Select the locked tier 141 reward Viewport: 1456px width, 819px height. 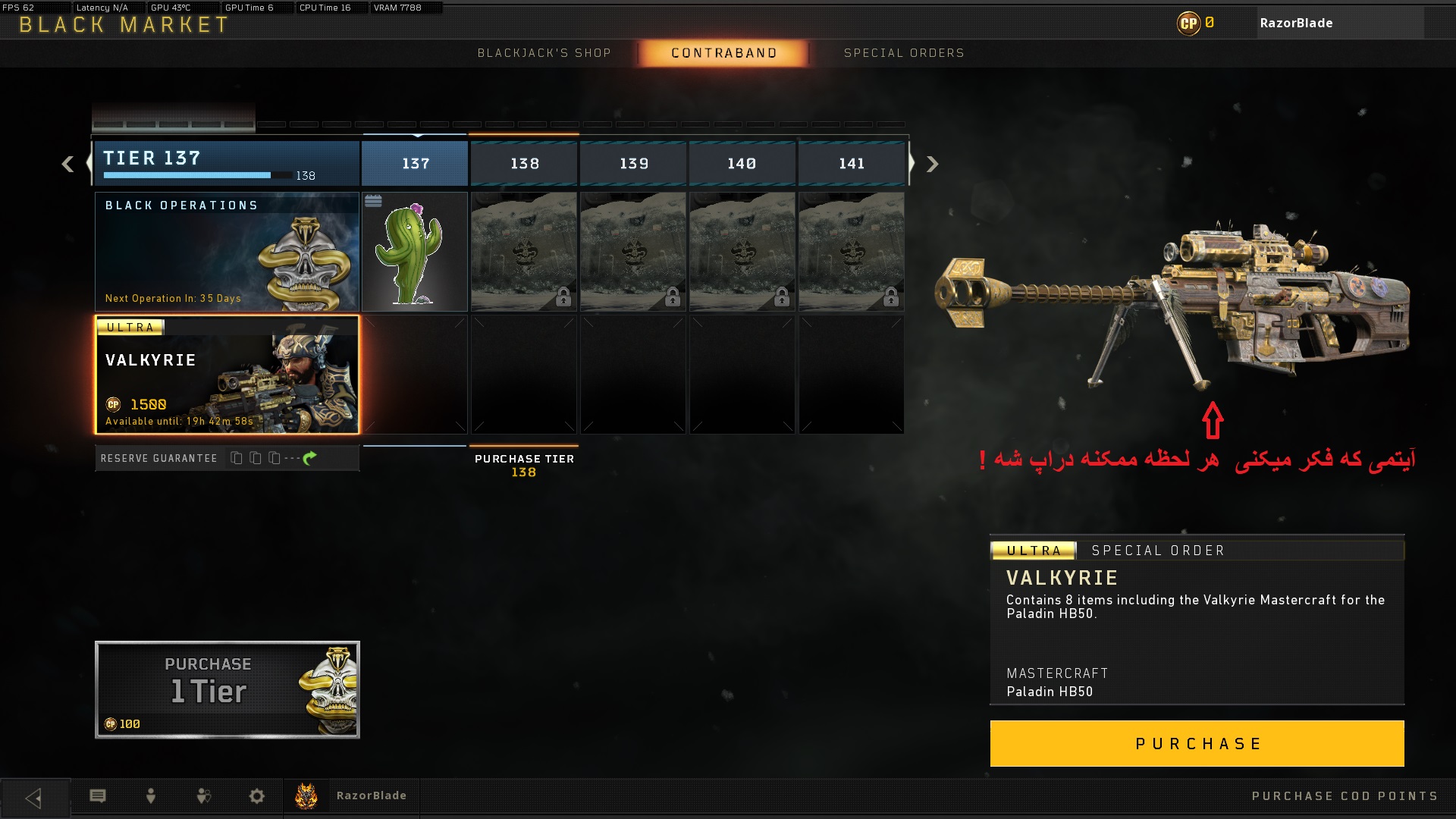click(851, 251)
